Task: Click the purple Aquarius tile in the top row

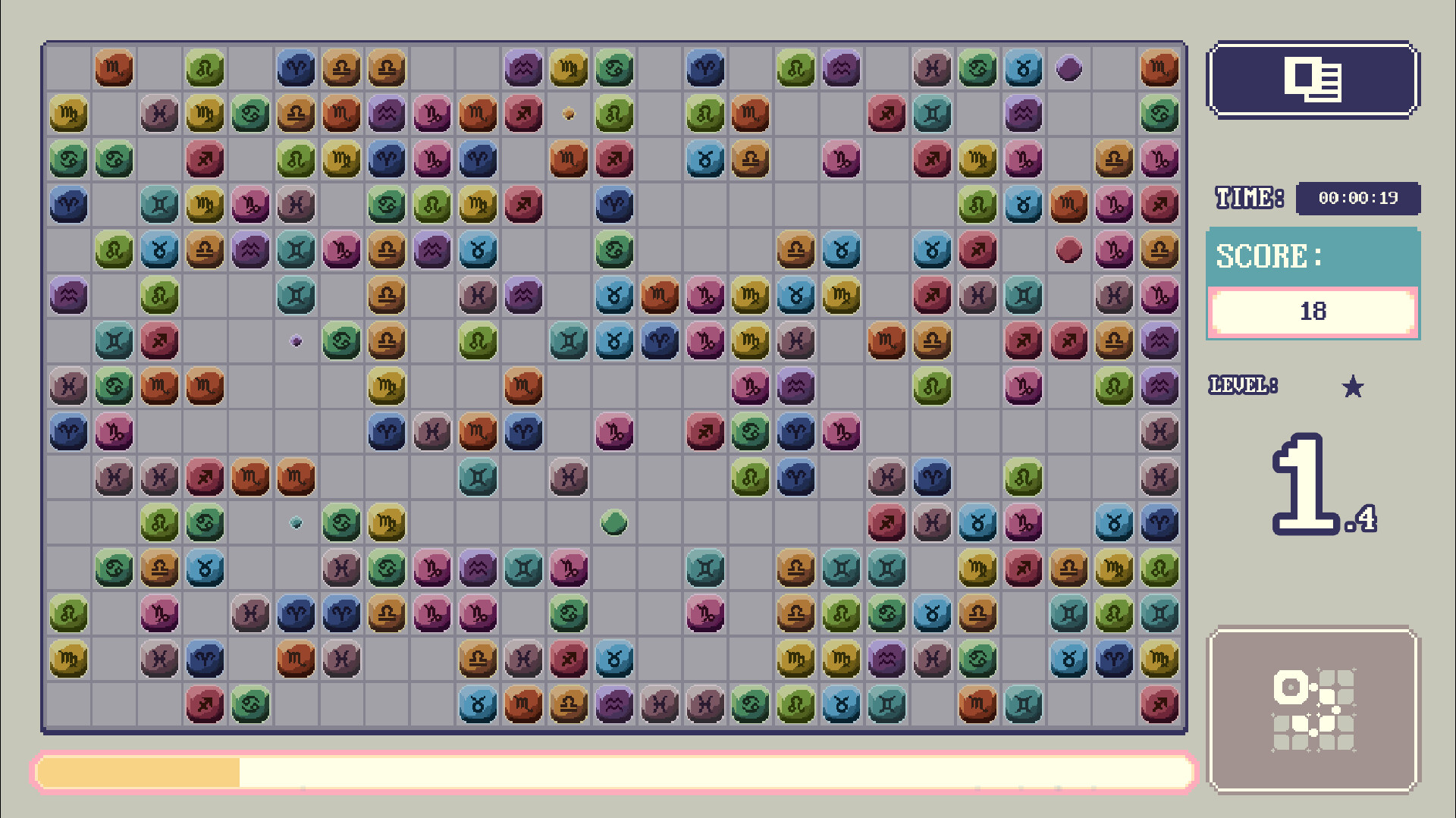Action: (x=523, y=68)
